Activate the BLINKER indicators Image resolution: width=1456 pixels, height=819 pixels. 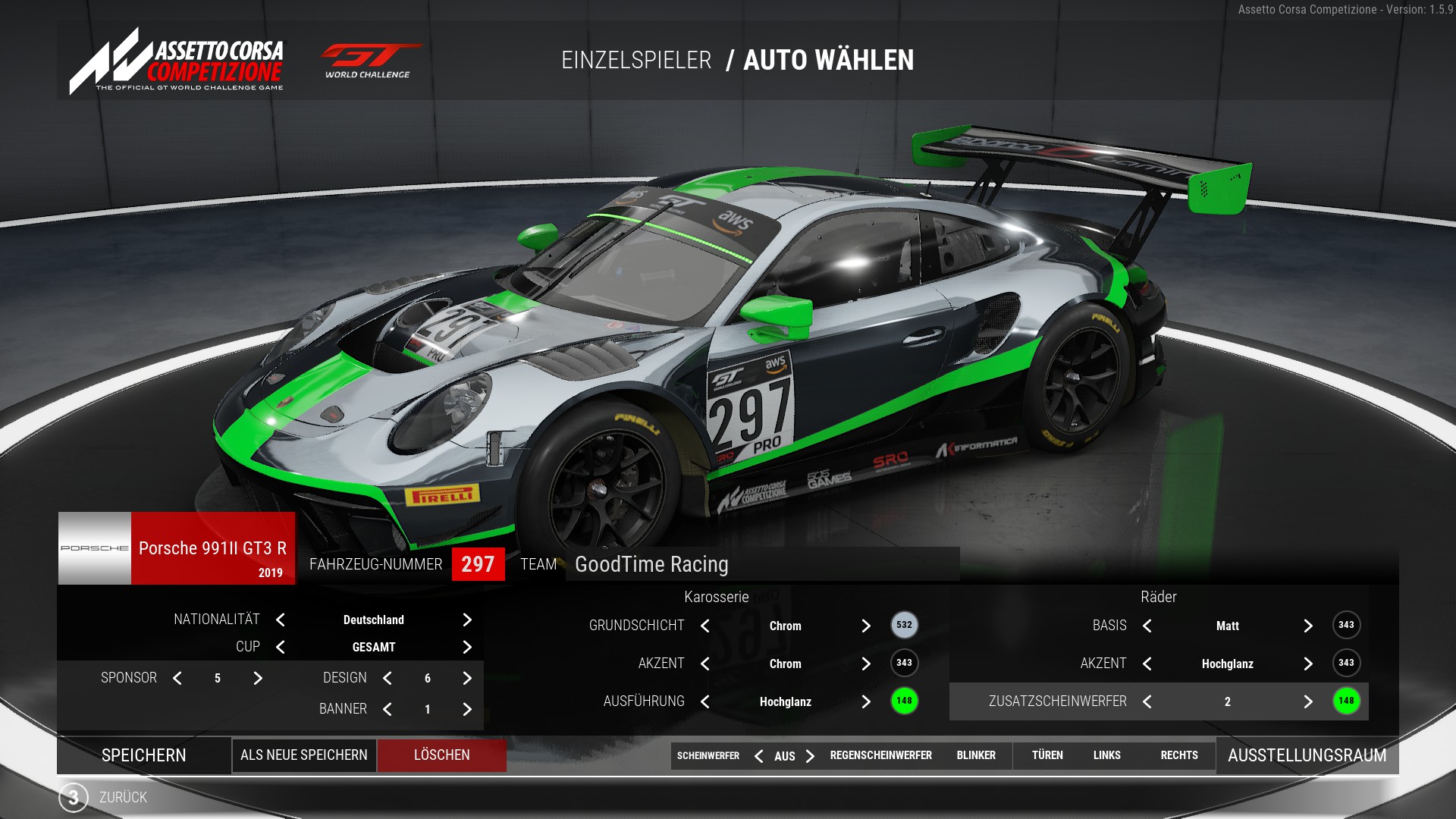(976, 755)
